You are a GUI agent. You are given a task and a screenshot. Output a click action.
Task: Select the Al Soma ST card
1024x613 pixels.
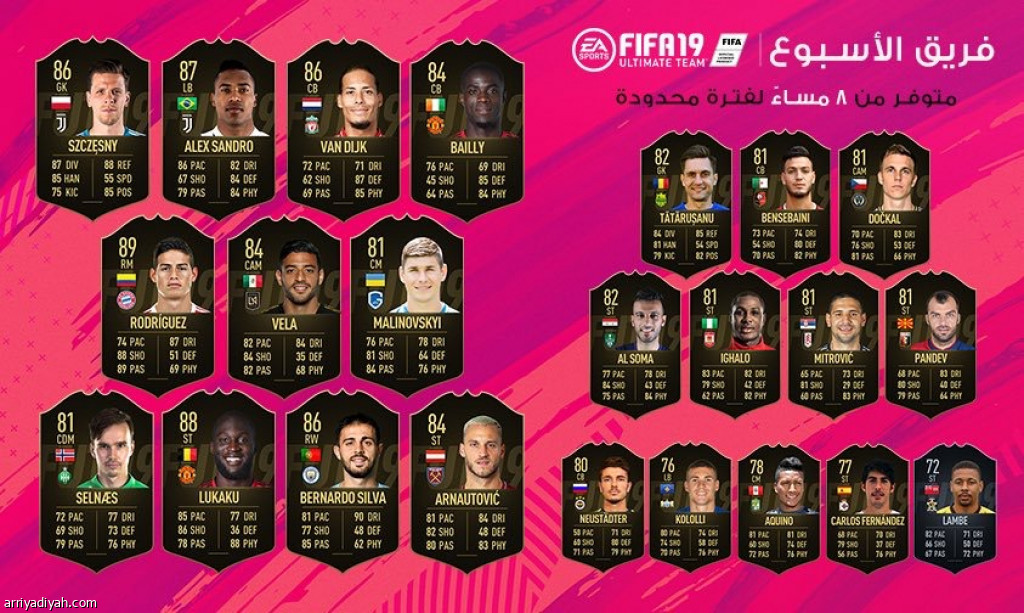(634, 344)
